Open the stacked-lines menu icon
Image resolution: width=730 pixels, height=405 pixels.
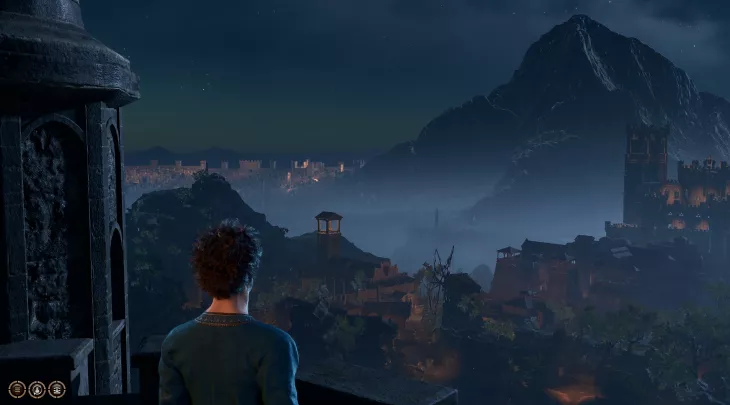17,389
